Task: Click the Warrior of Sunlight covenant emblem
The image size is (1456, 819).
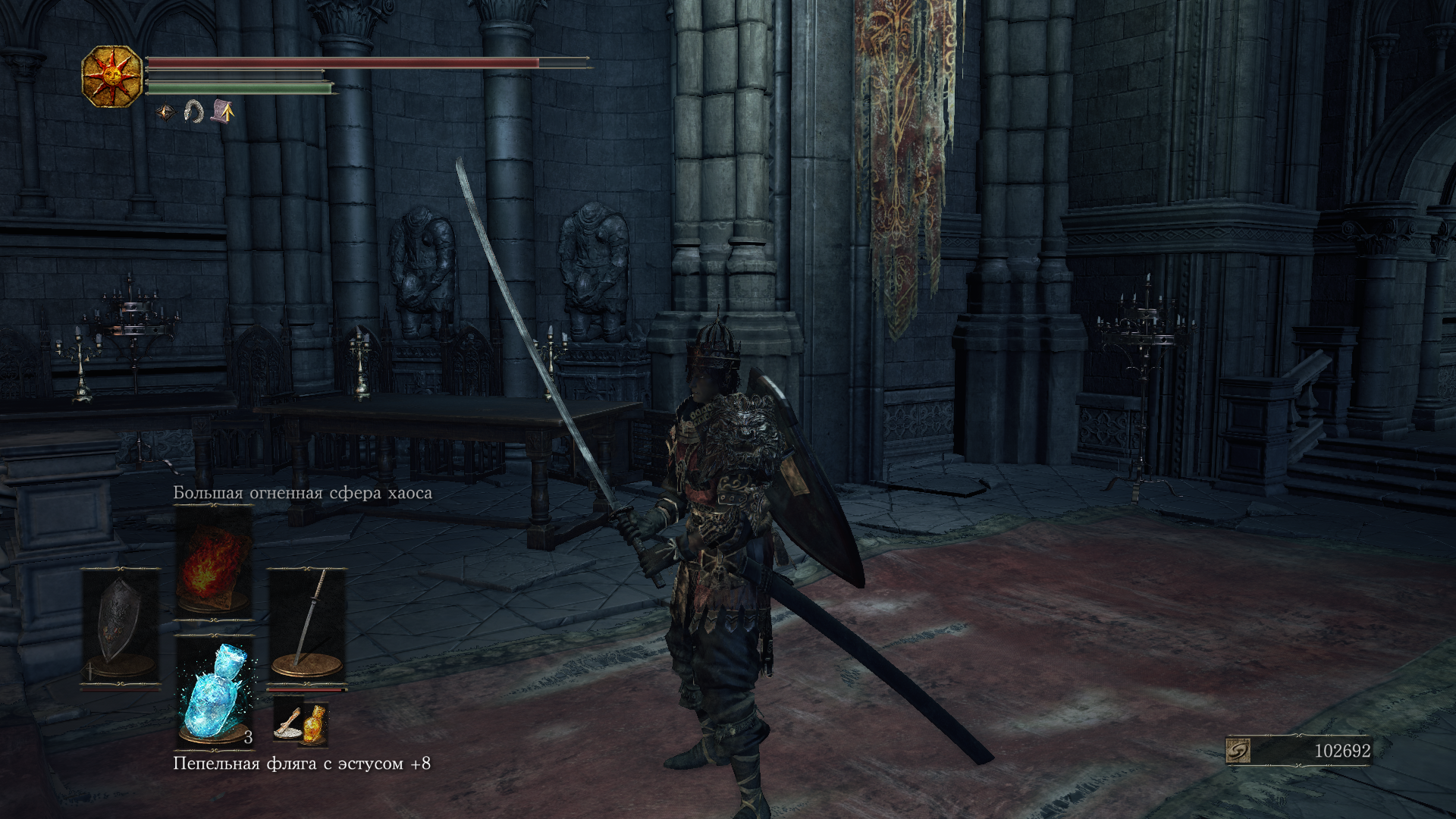Action: point(112,76)
